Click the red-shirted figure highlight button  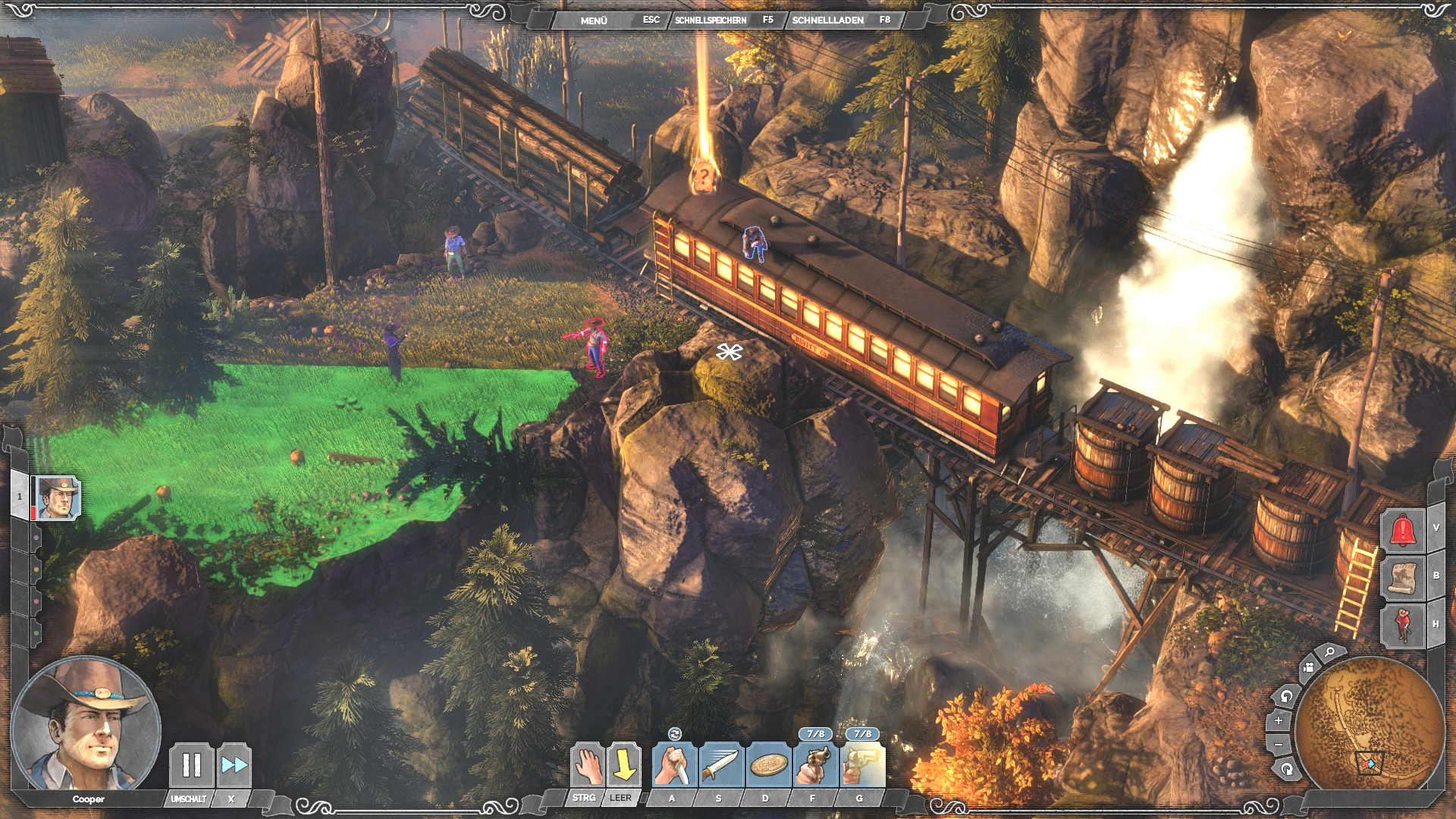pos(1402,625)
